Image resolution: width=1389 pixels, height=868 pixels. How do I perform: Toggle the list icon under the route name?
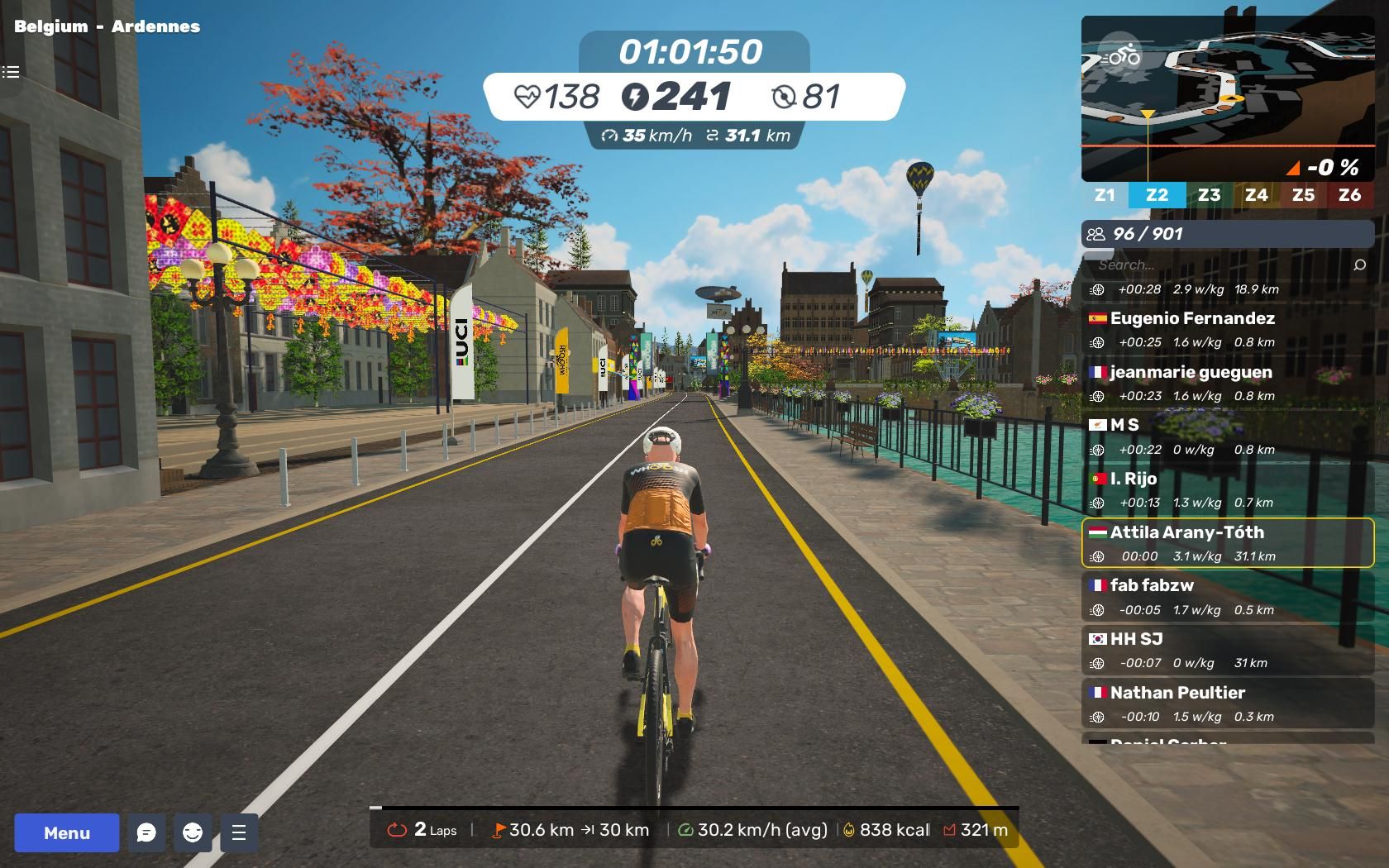pyautogui.click(x=11, y=72)
